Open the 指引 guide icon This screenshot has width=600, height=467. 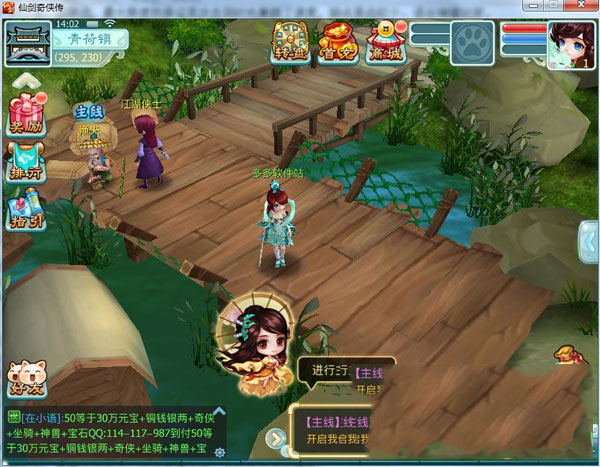(23, 211)
